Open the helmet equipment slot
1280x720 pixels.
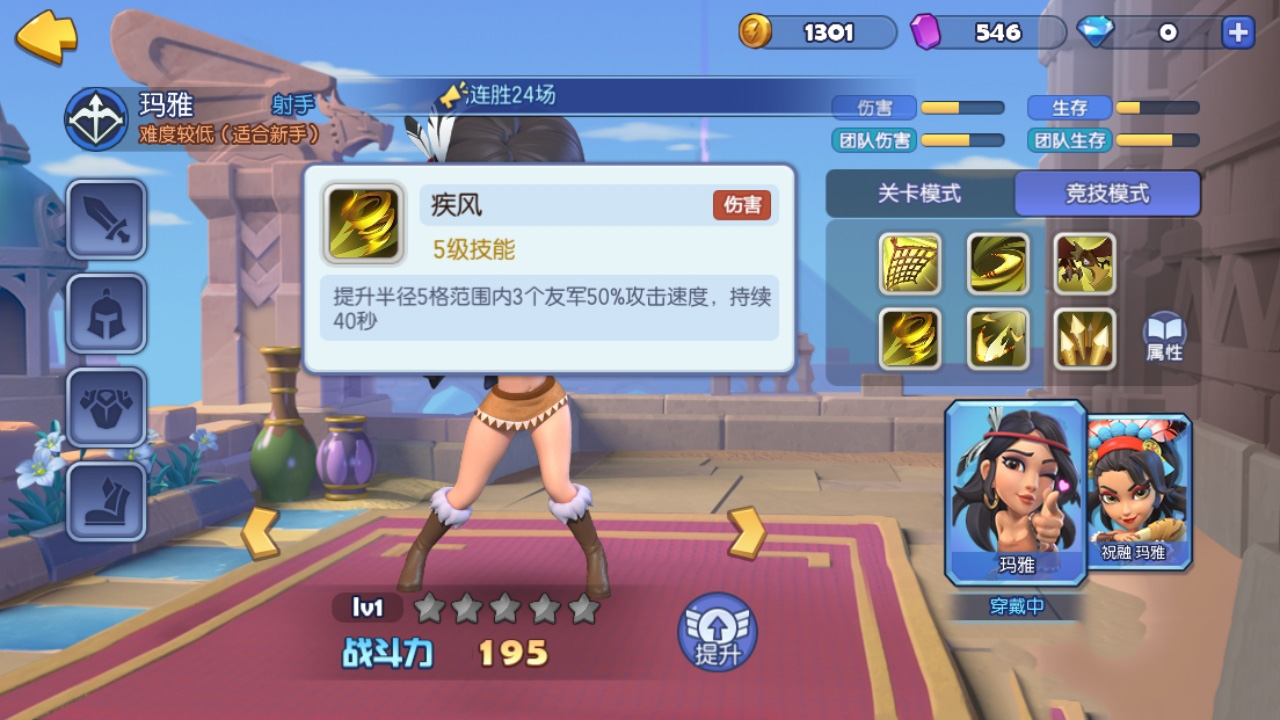pos(106,315)
